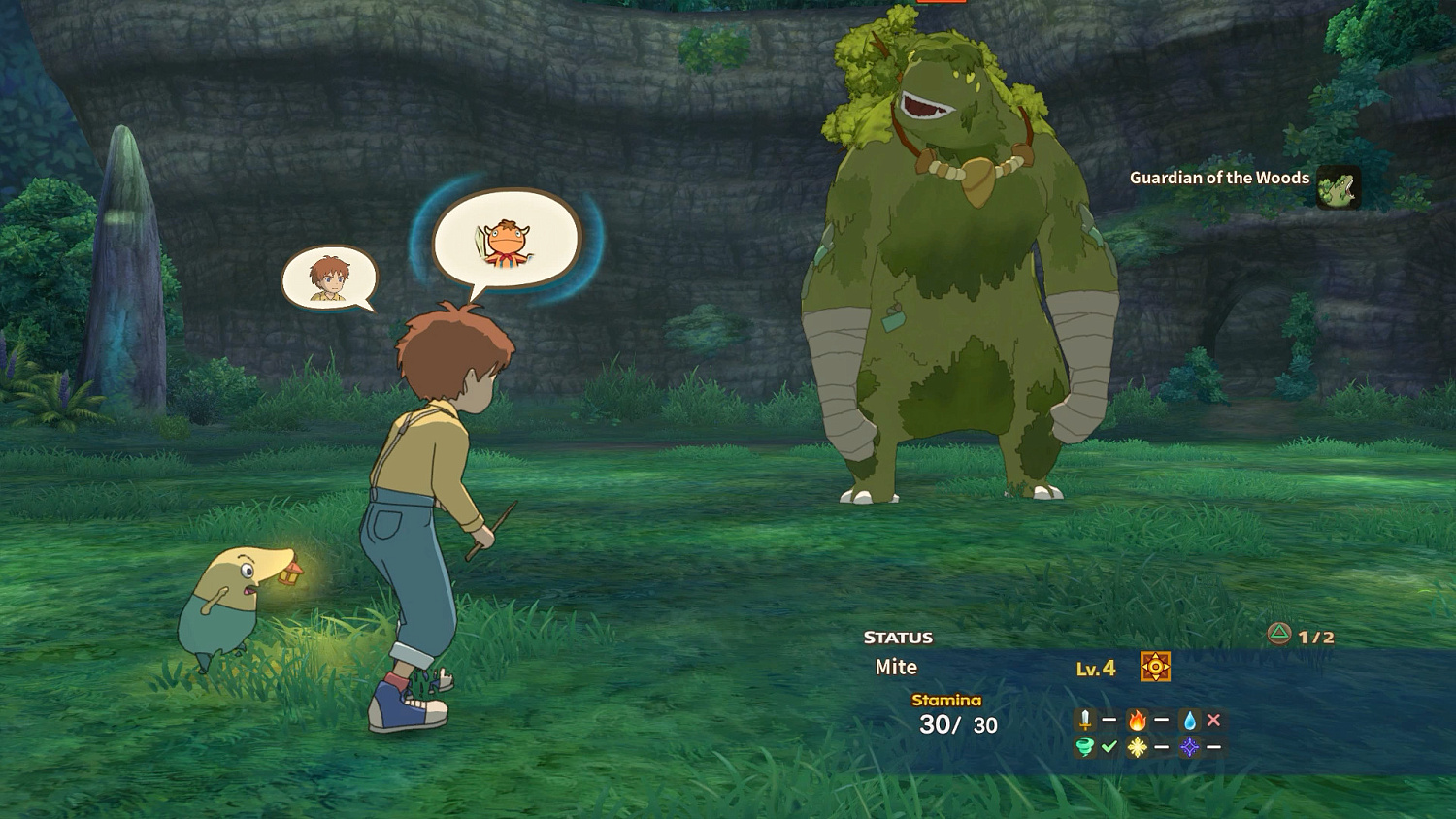Click the dark element icon
This screenshot has width=1456, height=819.
click(x=1189, y=746)
